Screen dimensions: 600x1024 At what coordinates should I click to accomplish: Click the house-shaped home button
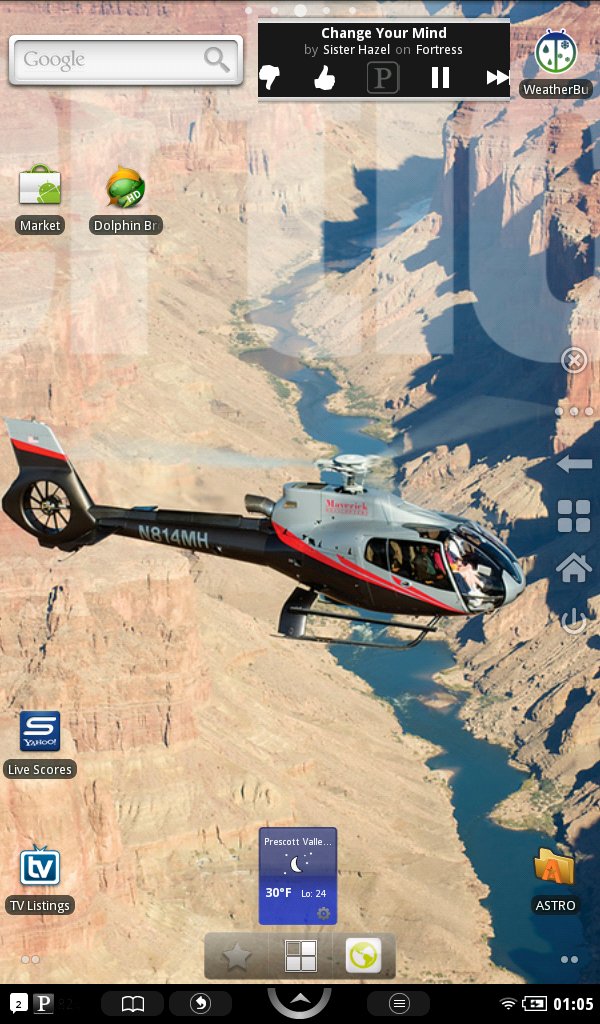[574, 568]
